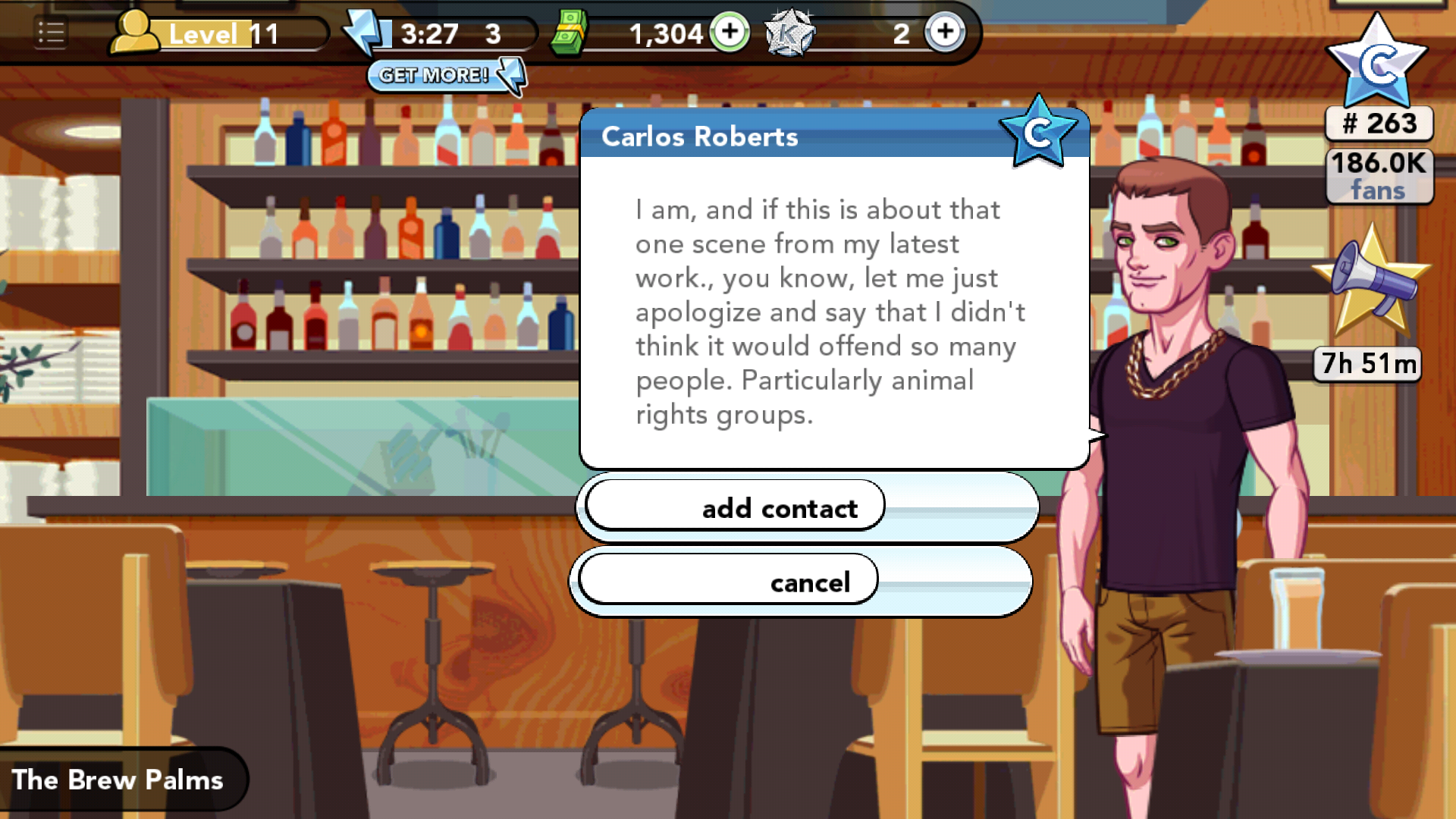1456x819 pixels.
Task: Tap the lightning bolt energy icon
Action: point(367,33)
